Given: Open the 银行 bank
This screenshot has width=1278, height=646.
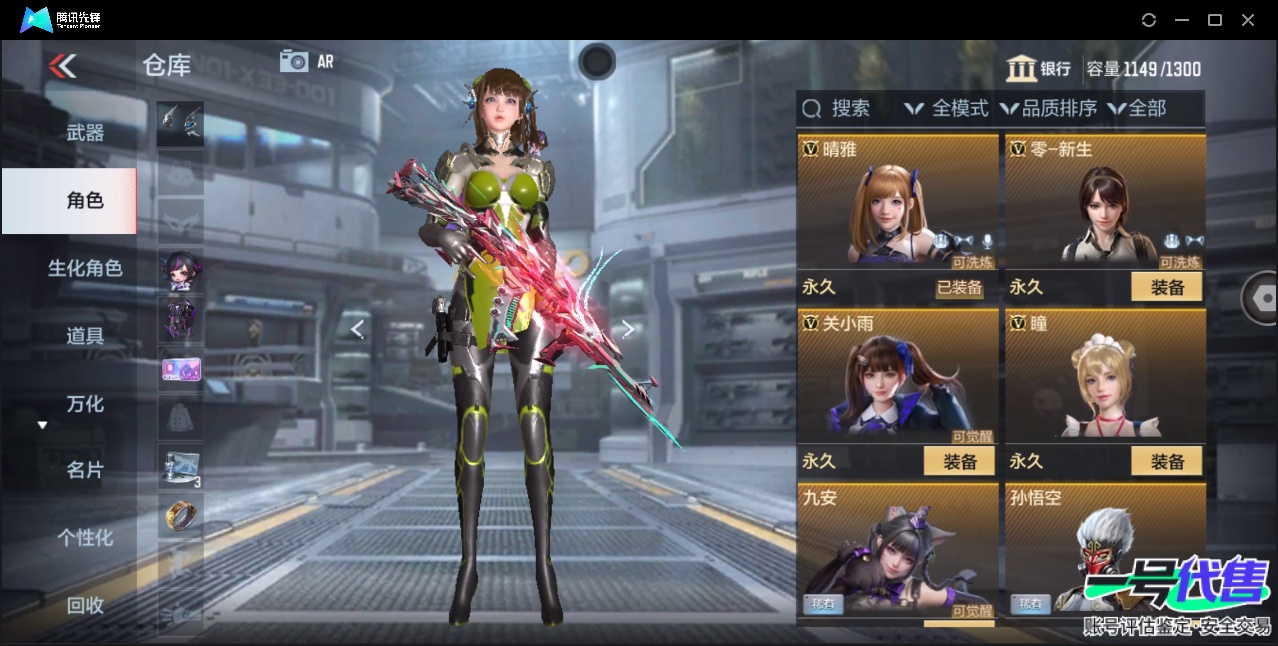Looking at the screenshot, I should click(1039, 69).
